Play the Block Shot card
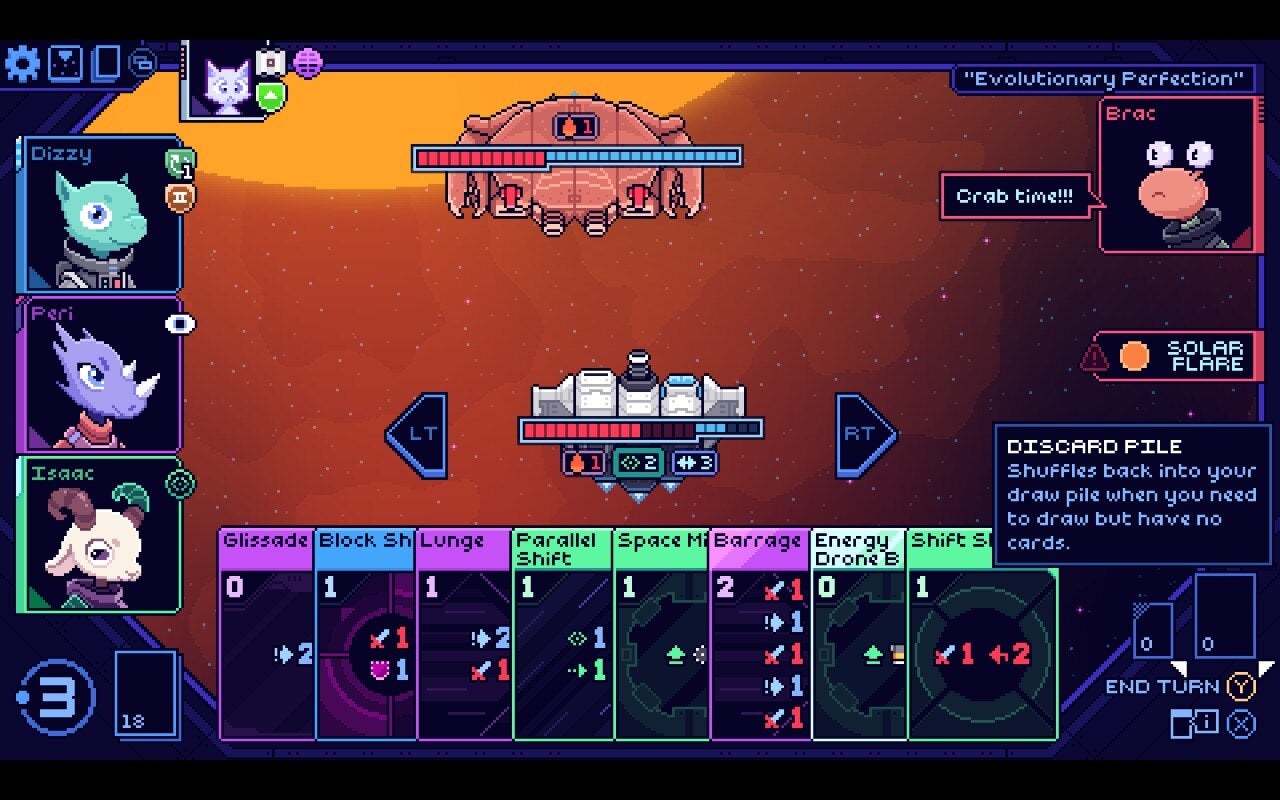 coord(364,640)
